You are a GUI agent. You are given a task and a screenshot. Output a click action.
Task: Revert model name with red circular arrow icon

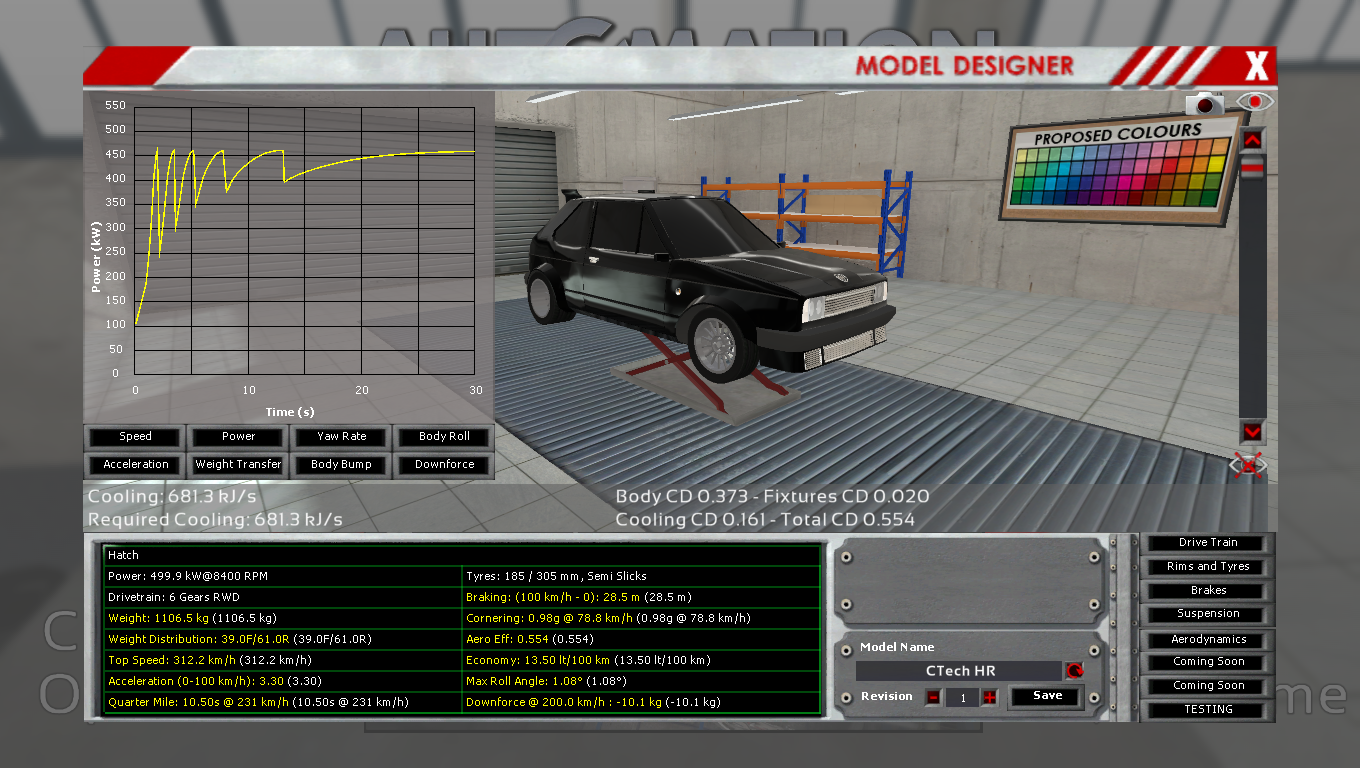point(1075,671)
